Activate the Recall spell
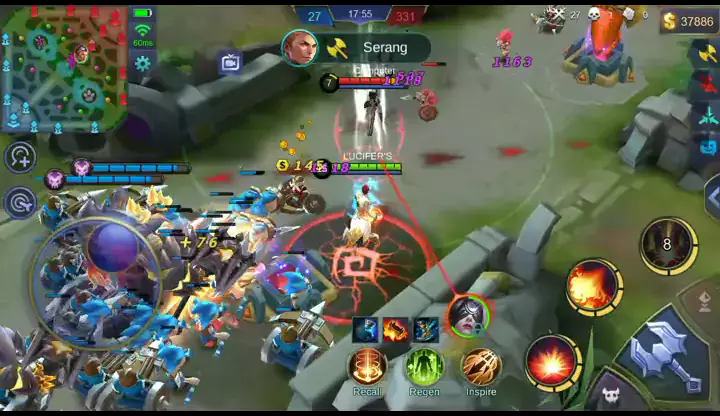 coord(368,366)
